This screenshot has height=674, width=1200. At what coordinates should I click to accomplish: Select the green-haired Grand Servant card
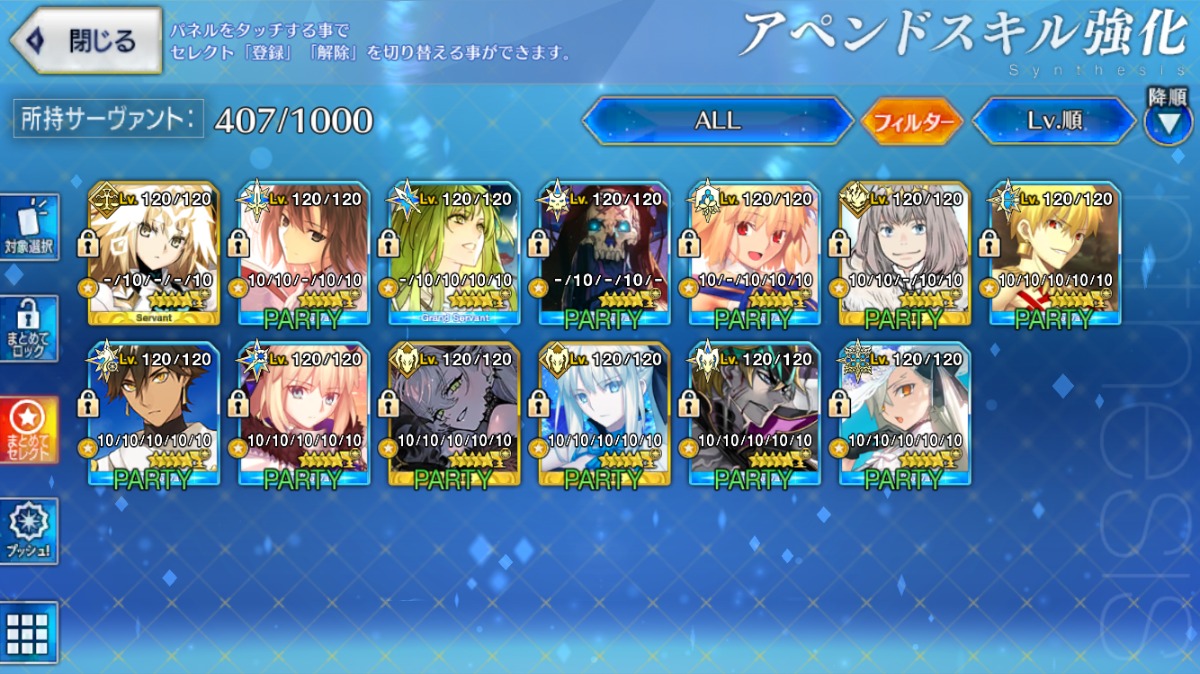(x=454, y=254)
